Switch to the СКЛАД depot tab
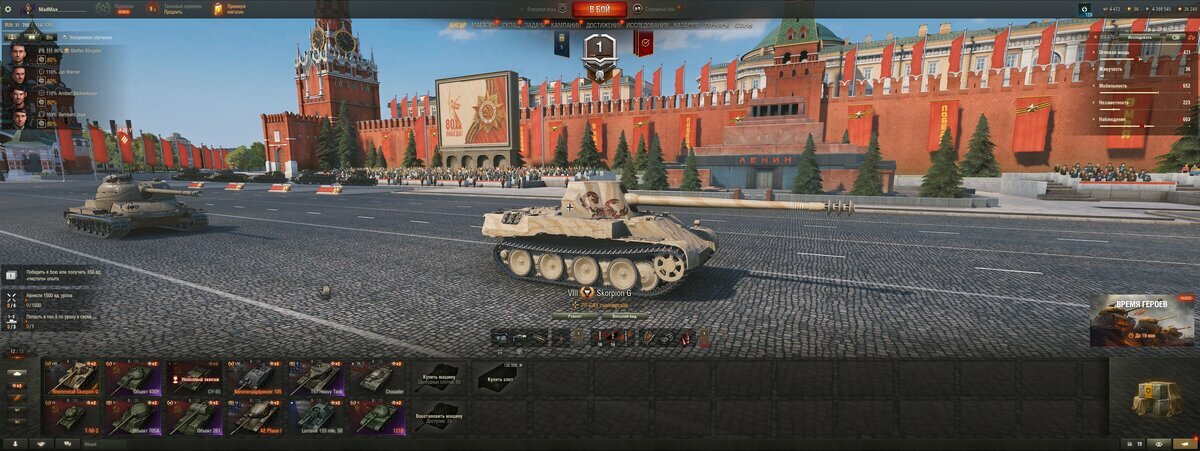1200x451 pixels. coord(512,24)
